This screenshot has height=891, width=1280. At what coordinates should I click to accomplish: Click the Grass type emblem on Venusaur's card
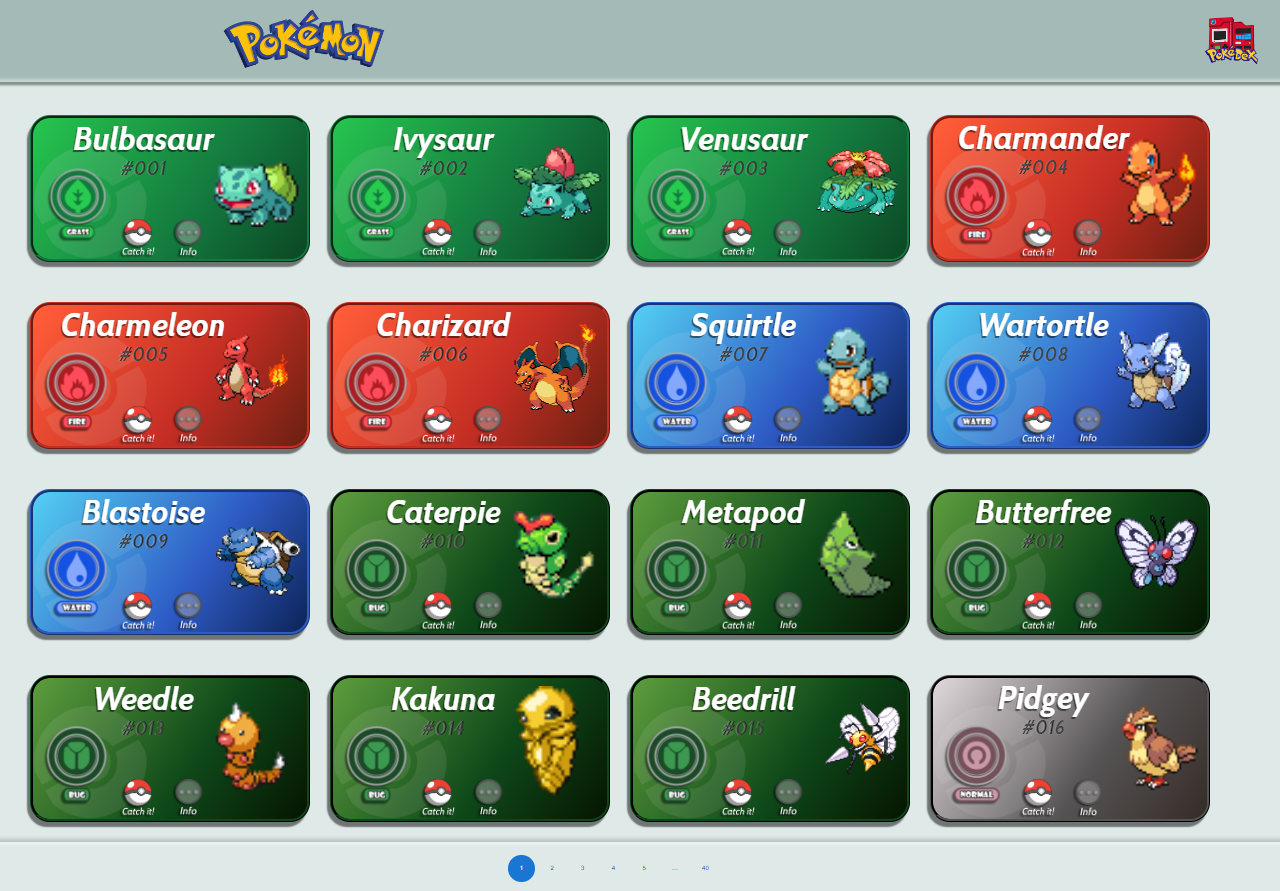tap(678, 197)
